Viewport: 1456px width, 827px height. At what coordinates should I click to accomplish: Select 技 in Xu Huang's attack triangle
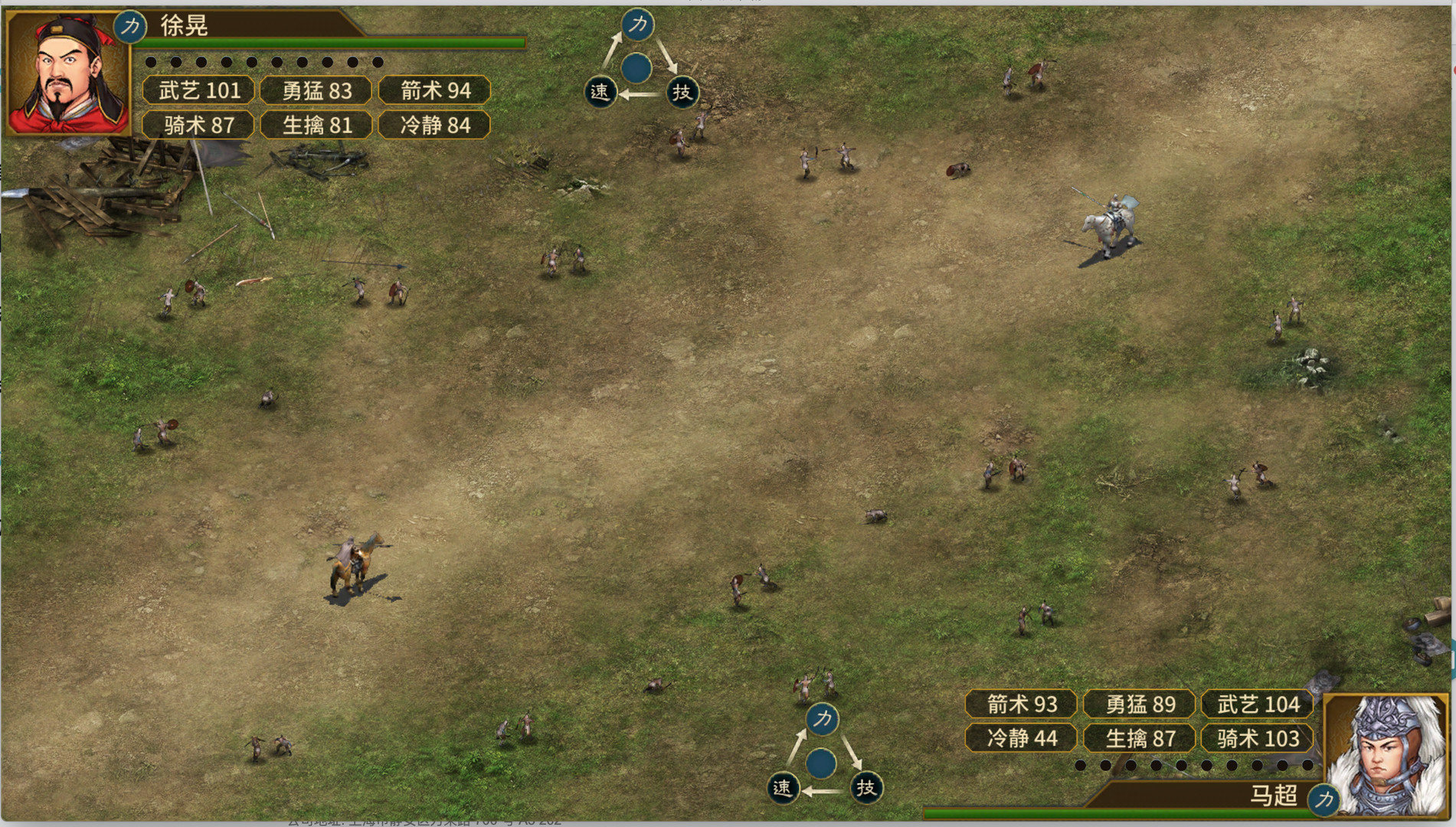point(681,92)
